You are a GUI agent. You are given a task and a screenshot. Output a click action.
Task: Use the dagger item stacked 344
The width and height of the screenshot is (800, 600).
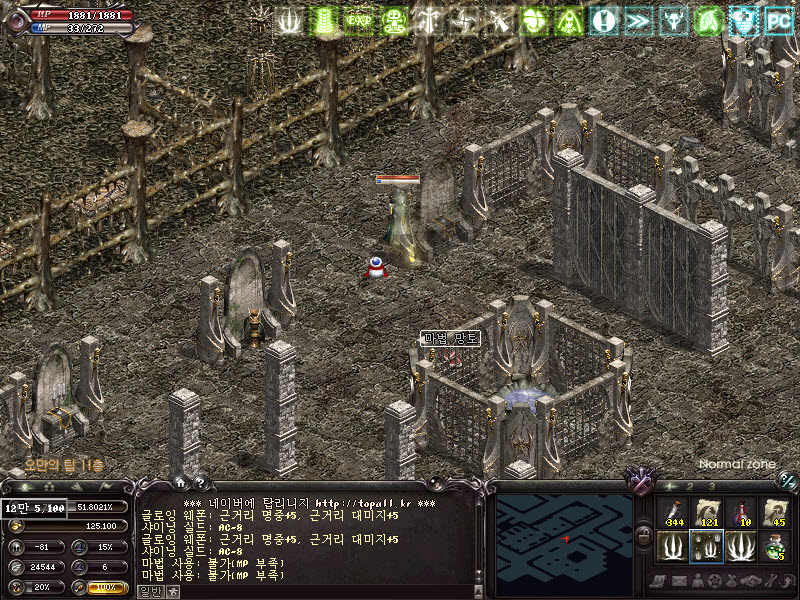[674, 512]
